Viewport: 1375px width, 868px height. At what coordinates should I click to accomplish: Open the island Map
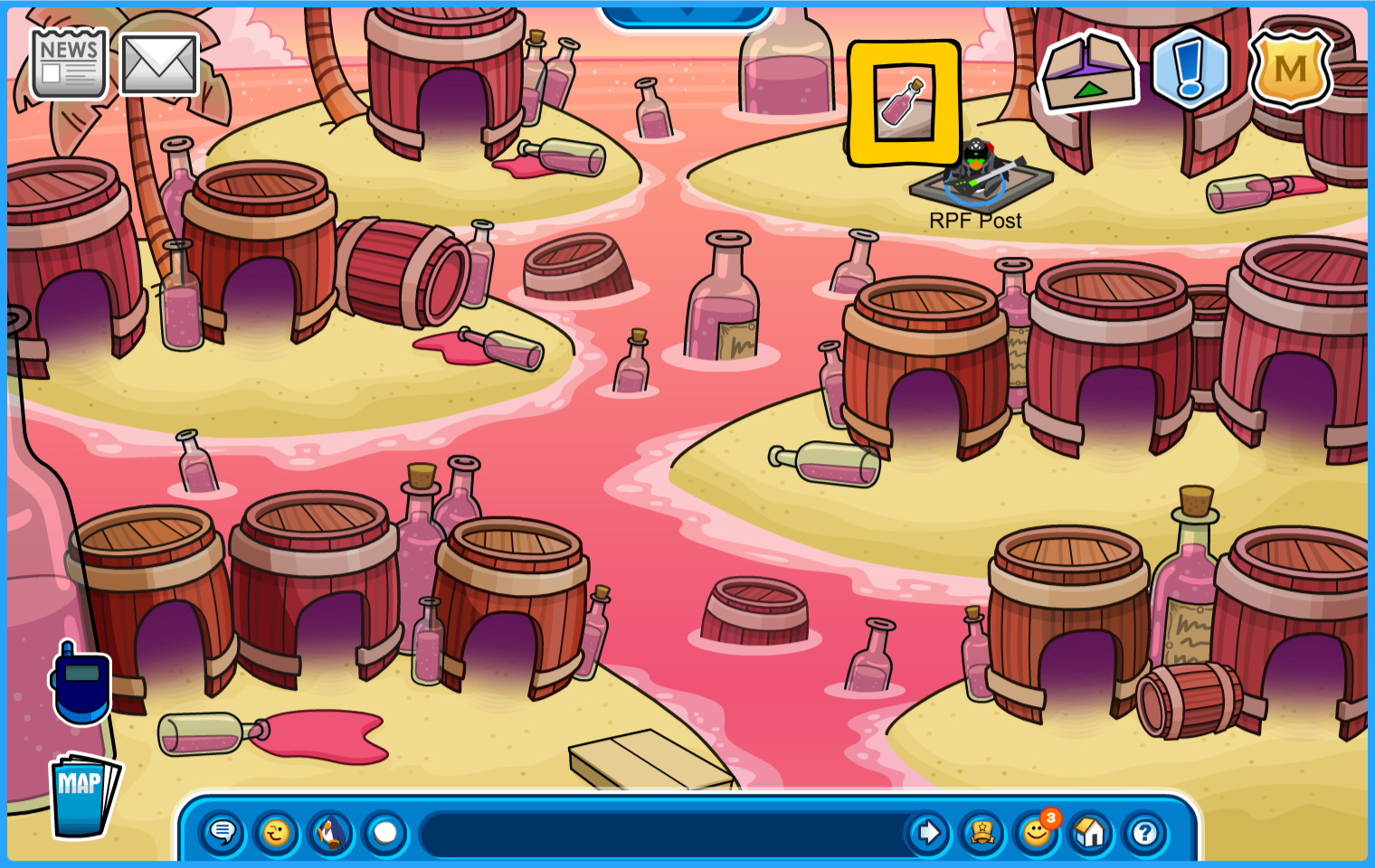tap(83, 796)
